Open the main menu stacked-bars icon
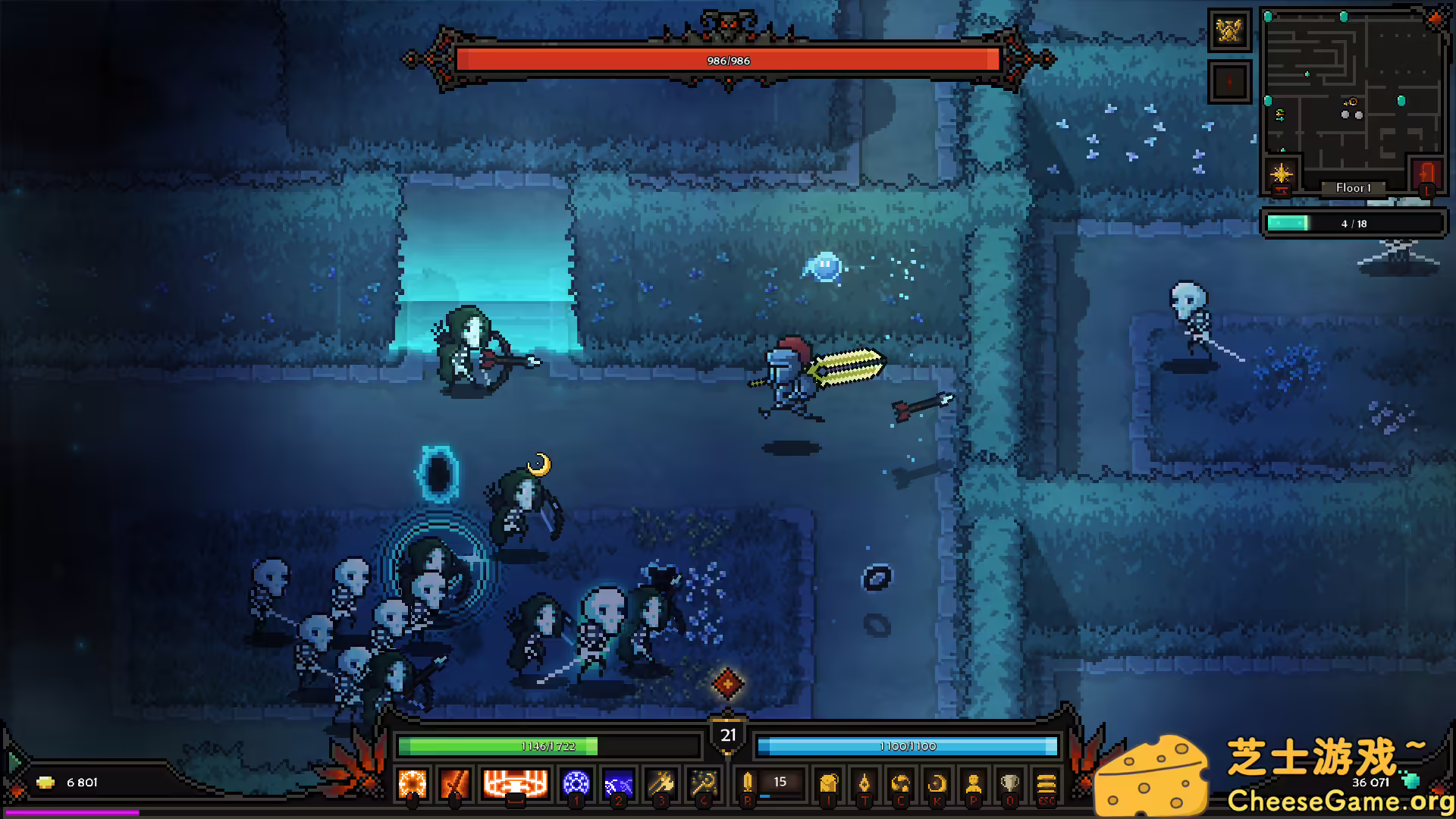The height and width of the screenshot is (819, 1456). pos(1046,783)
